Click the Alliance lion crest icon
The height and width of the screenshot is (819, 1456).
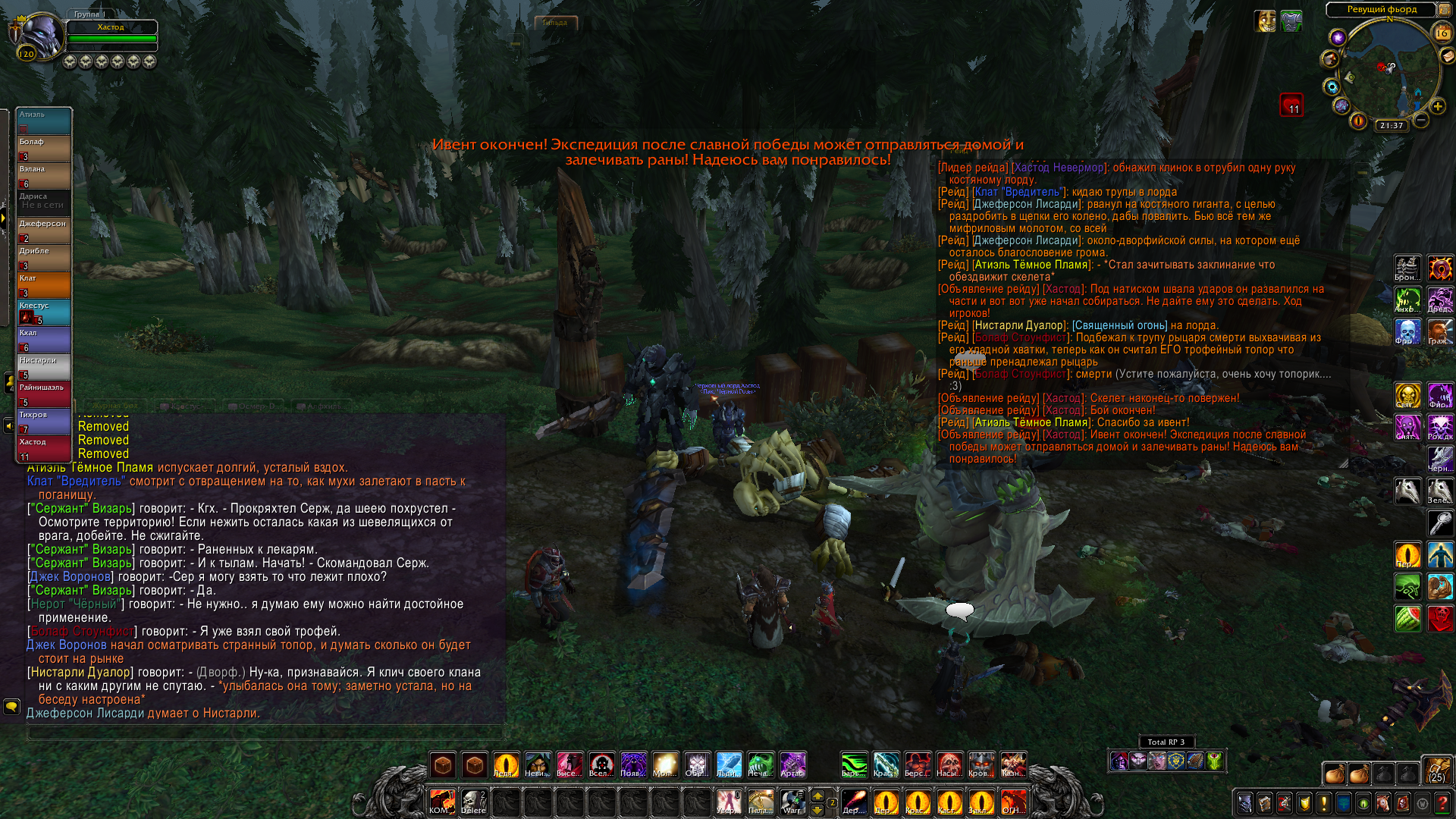[x=1175, y=761]
